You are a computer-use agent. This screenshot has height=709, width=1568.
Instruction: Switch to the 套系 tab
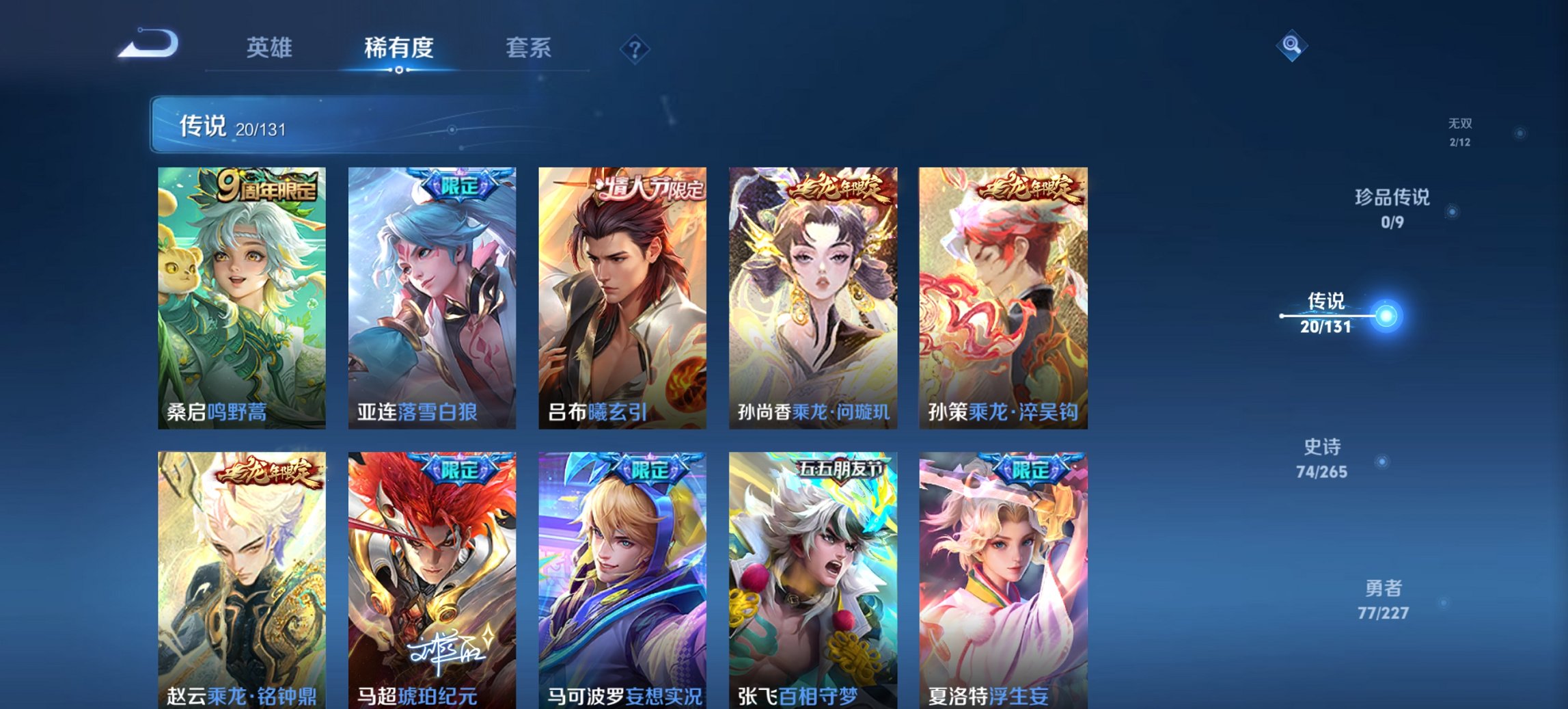[x=529, y=48]
